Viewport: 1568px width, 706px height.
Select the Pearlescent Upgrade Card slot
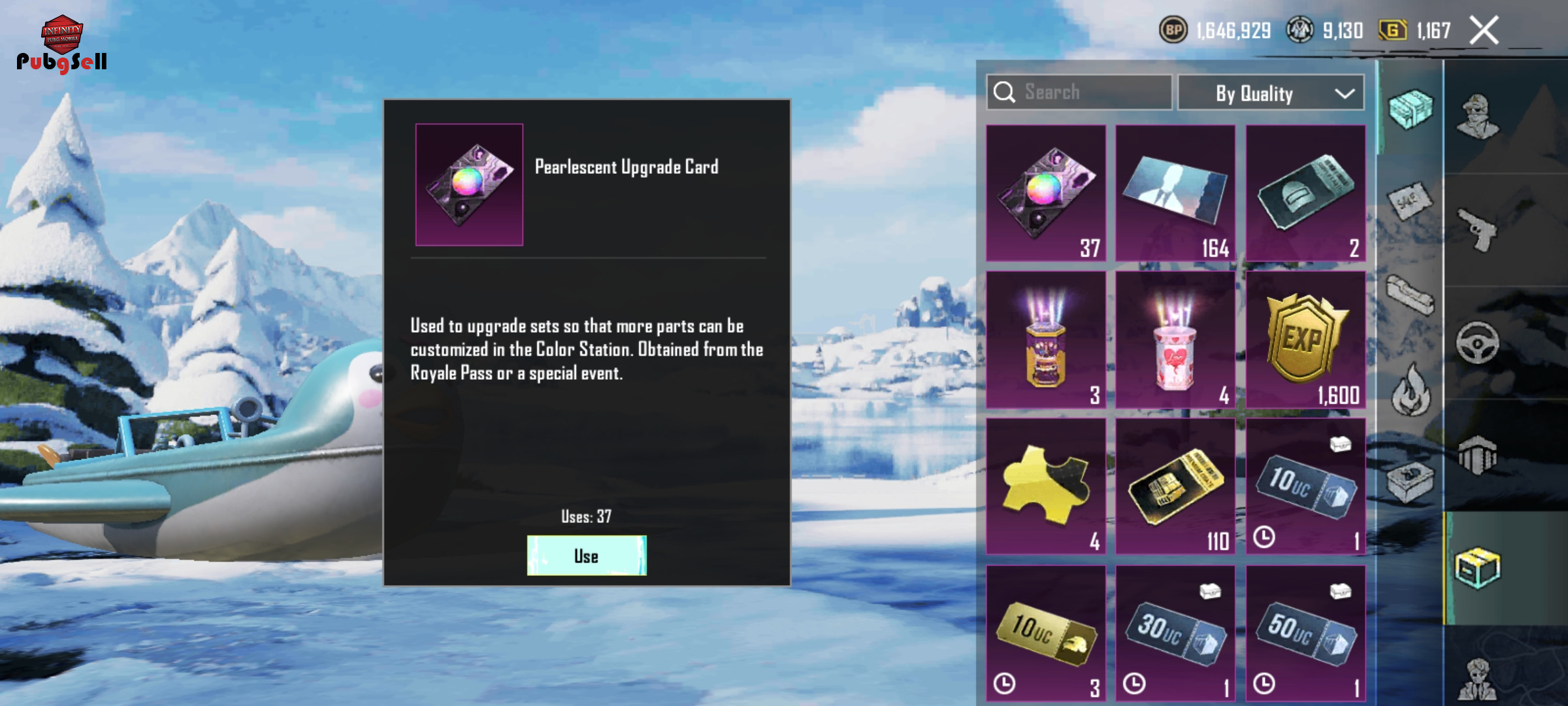1046,193
